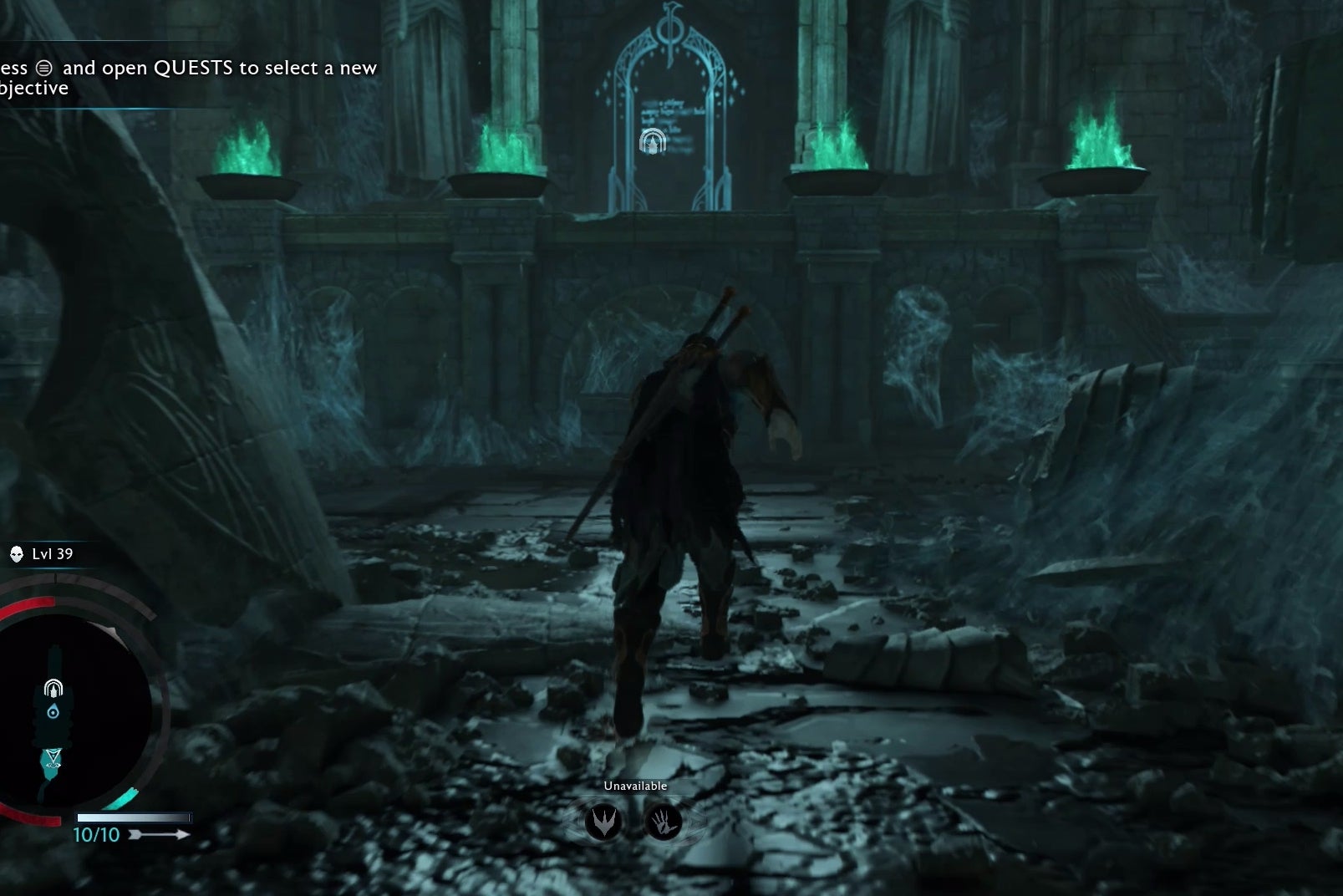Click the Lvl 39 text label

pos(51,553)
